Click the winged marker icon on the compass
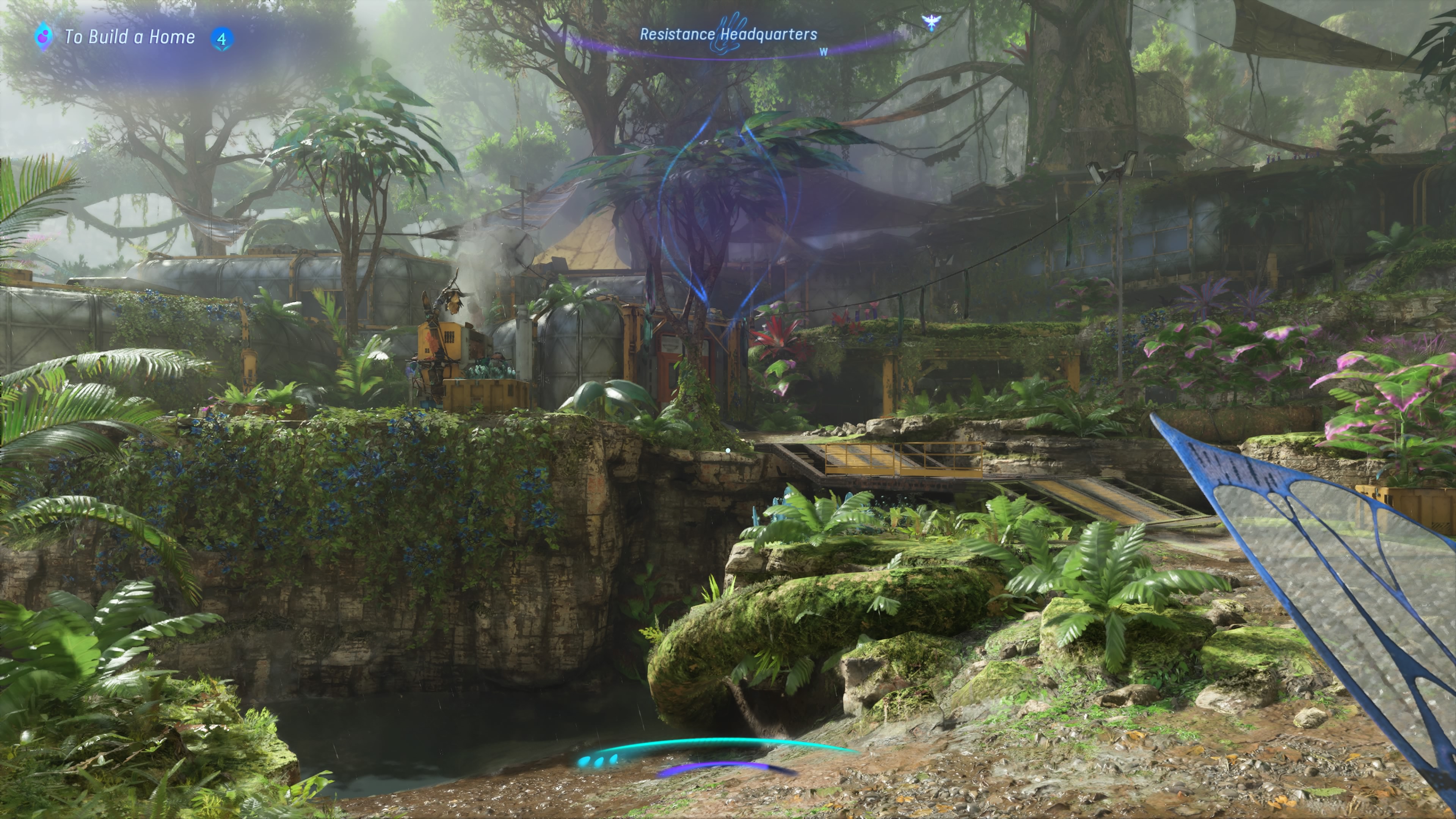Viewport: 1456px width, 819px height. 930,23
